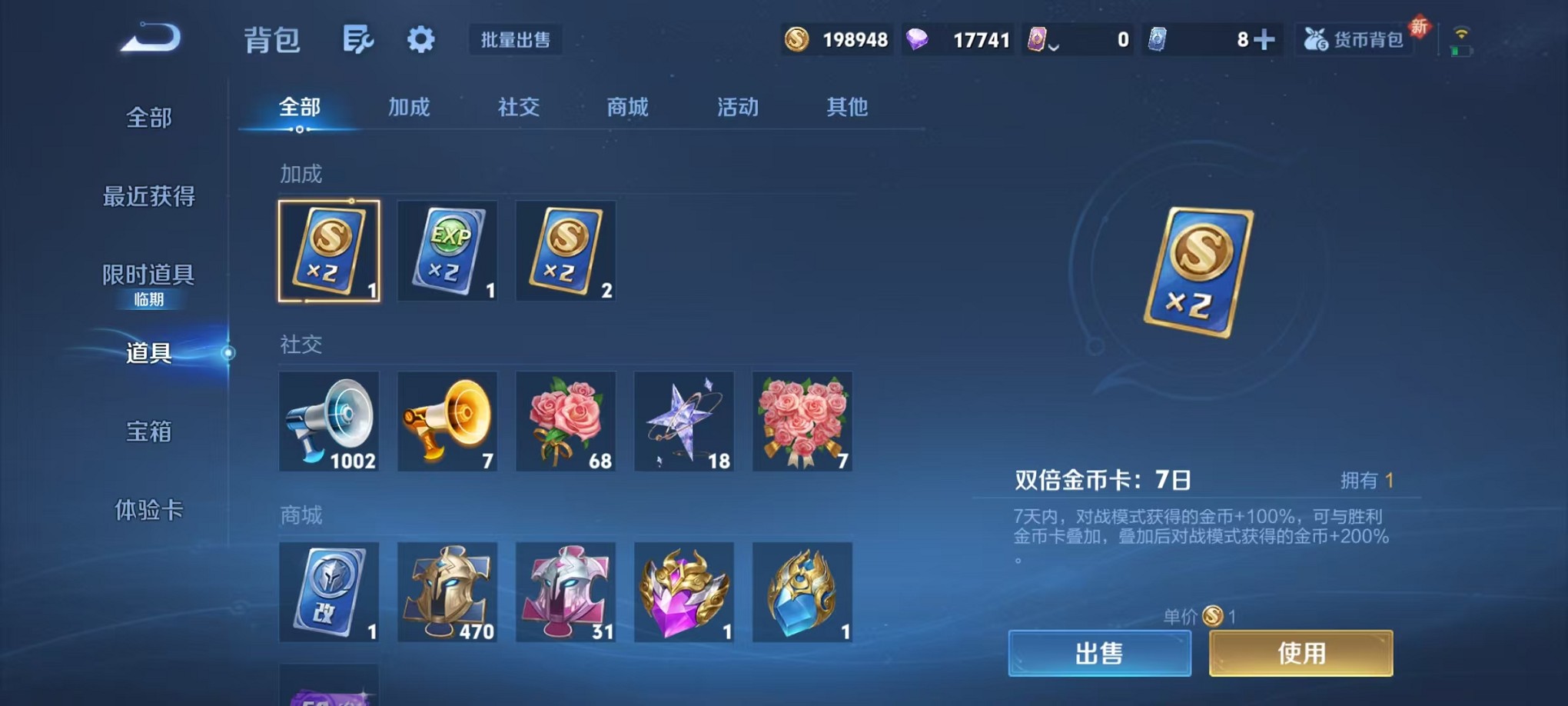
Task: Select the star fragment item with count 18
Action: [683, 421]
